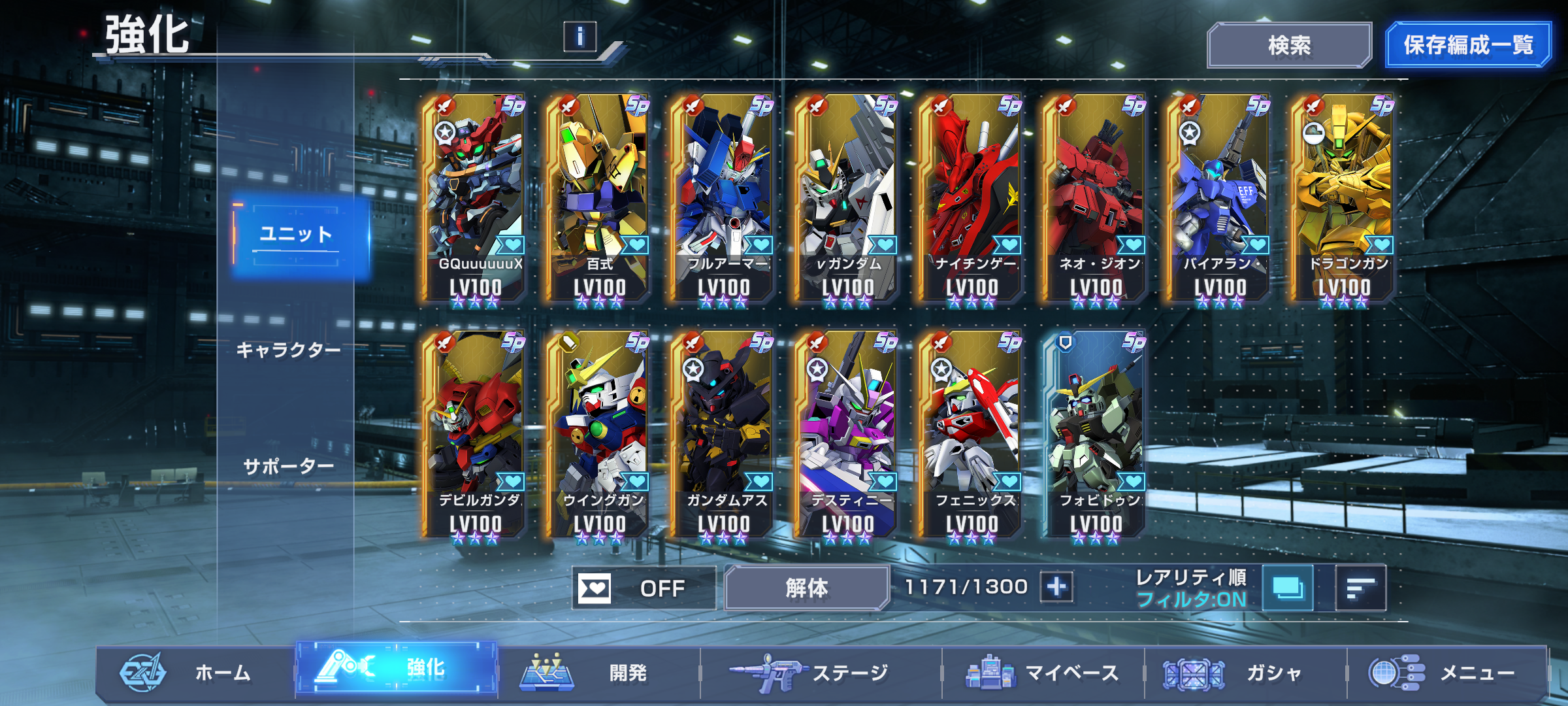
Task: Expand unit capacity with the plus button
Action: tap(1056, 587)
